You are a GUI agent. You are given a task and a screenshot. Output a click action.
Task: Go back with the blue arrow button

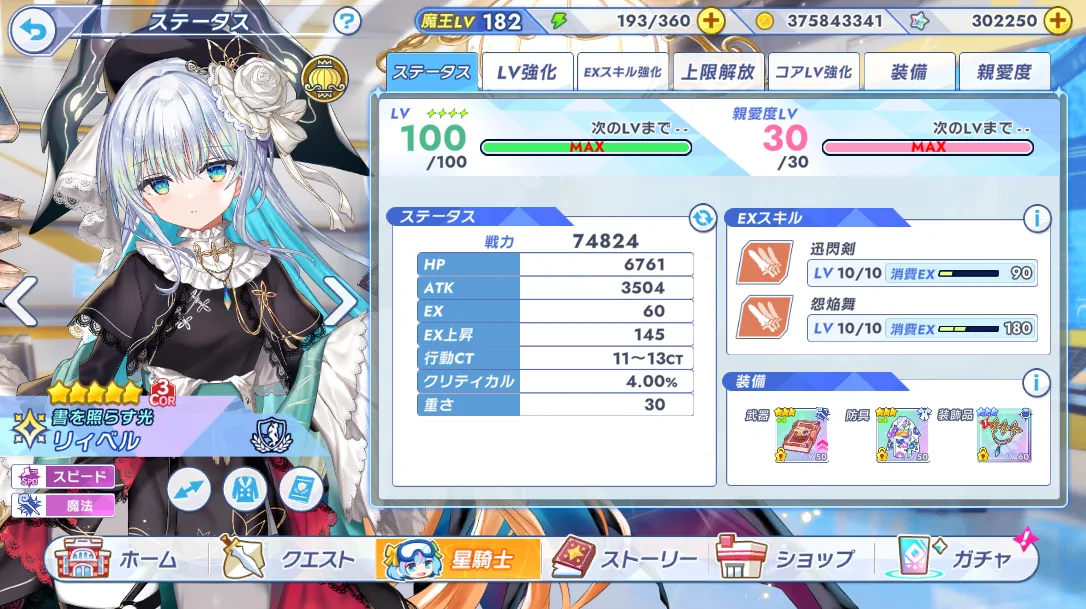click(x=33, y=32)
